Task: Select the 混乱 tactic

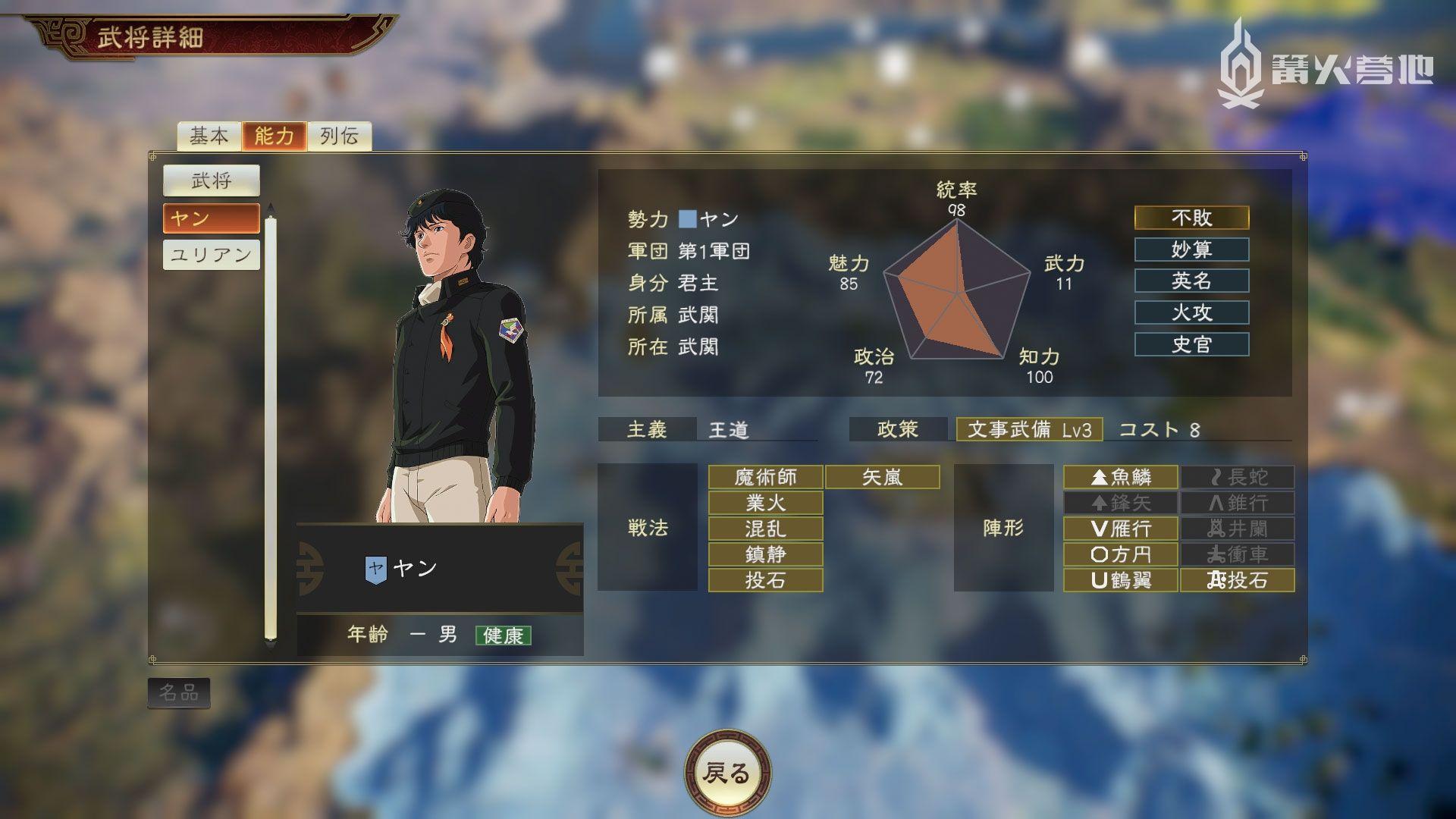Action: pos(765,529)
